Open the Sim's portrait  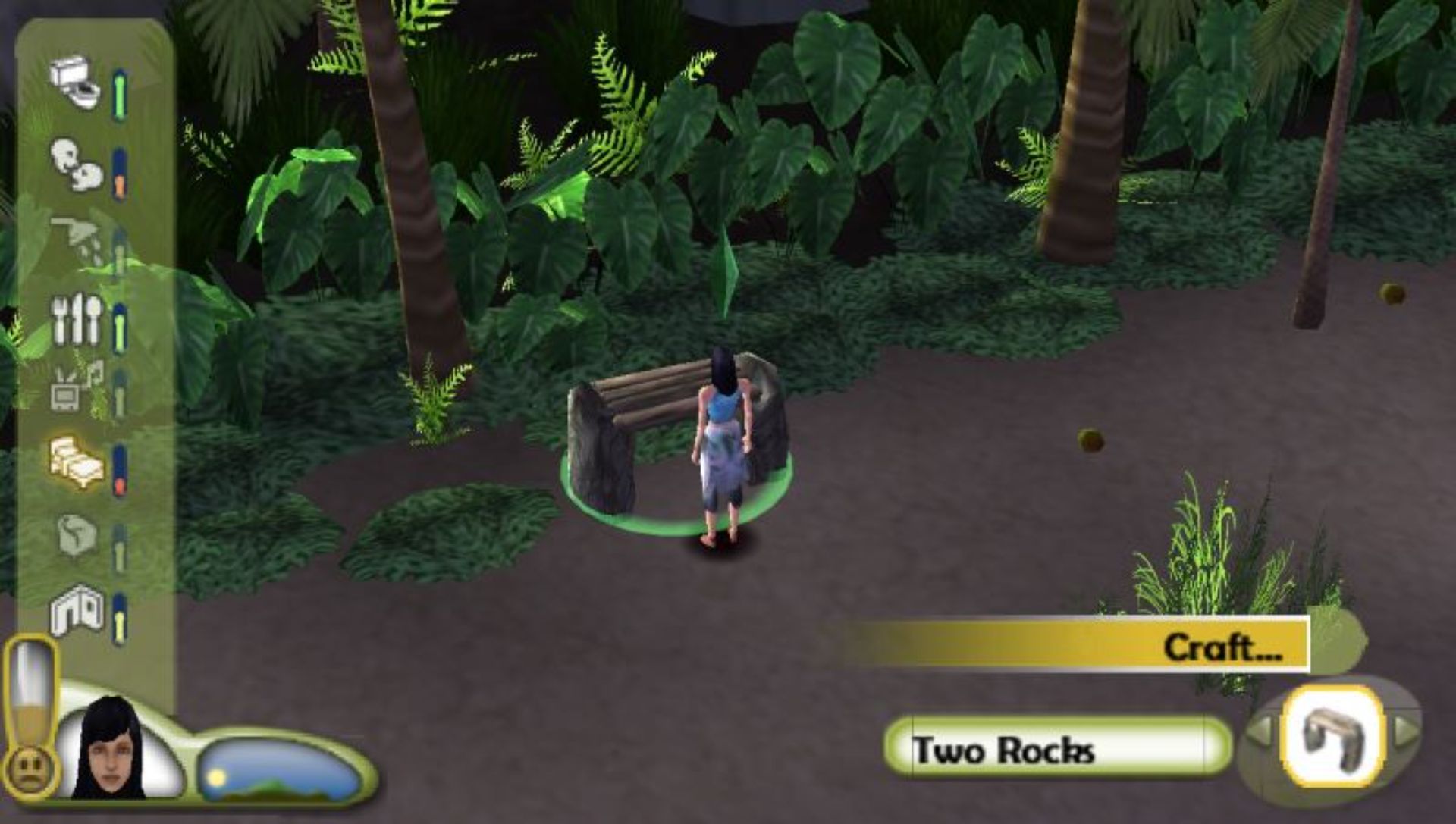[111, 750]
